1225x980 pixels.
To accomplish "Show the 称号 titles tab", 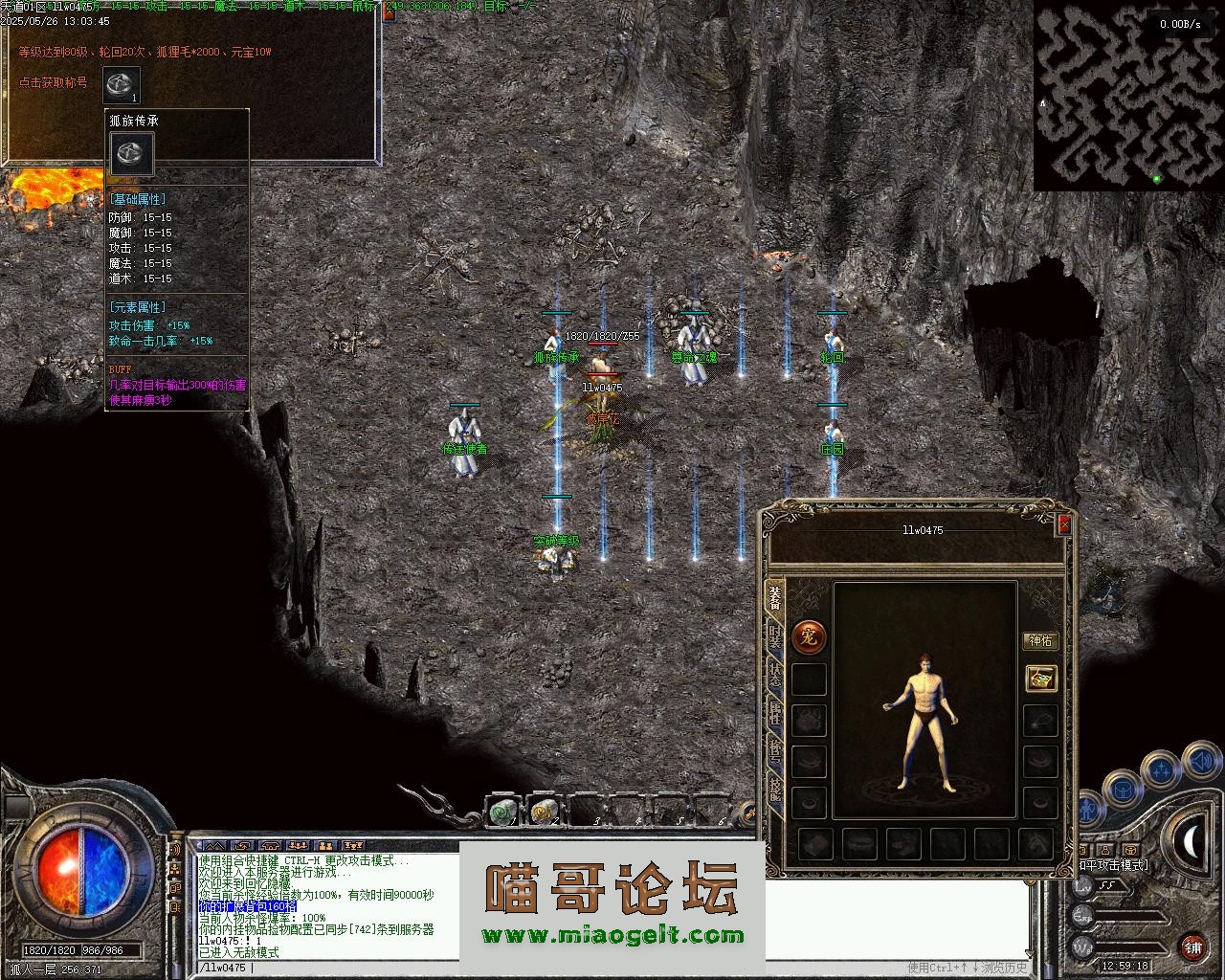I will click(x=774, y=753).
